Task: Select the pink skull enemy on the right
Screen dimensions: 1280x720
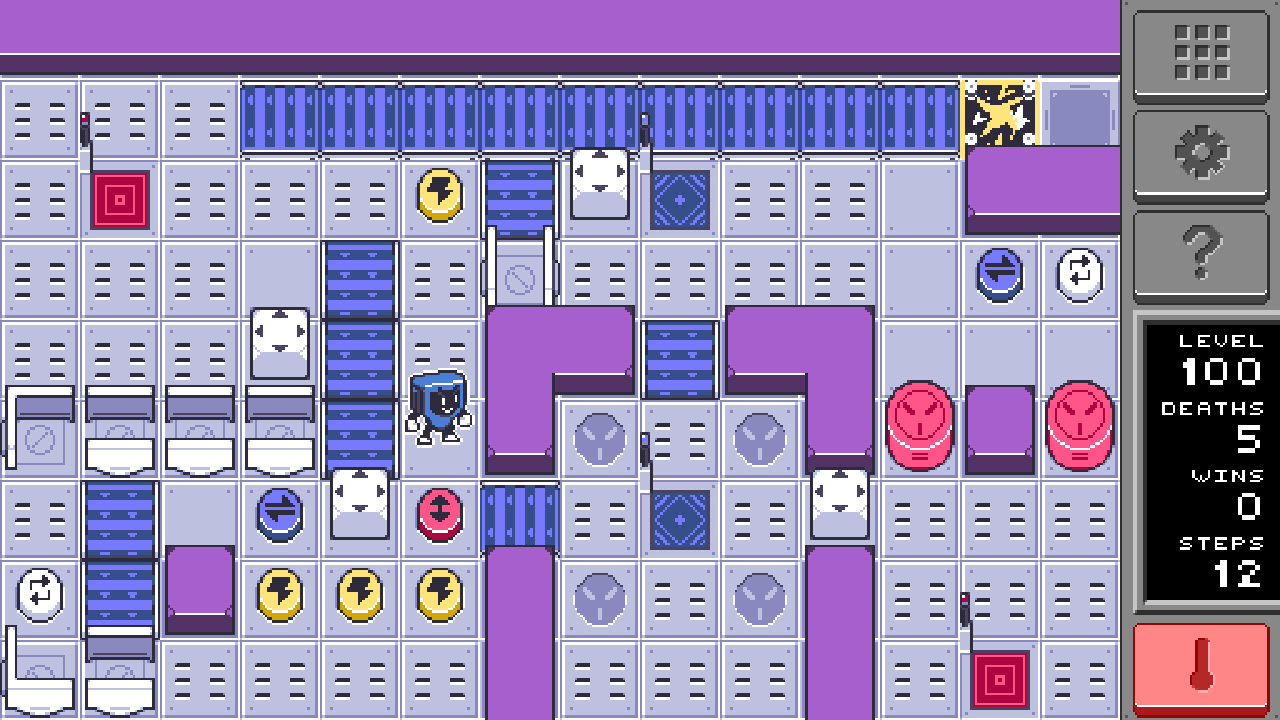Action: tap(918, 427)
